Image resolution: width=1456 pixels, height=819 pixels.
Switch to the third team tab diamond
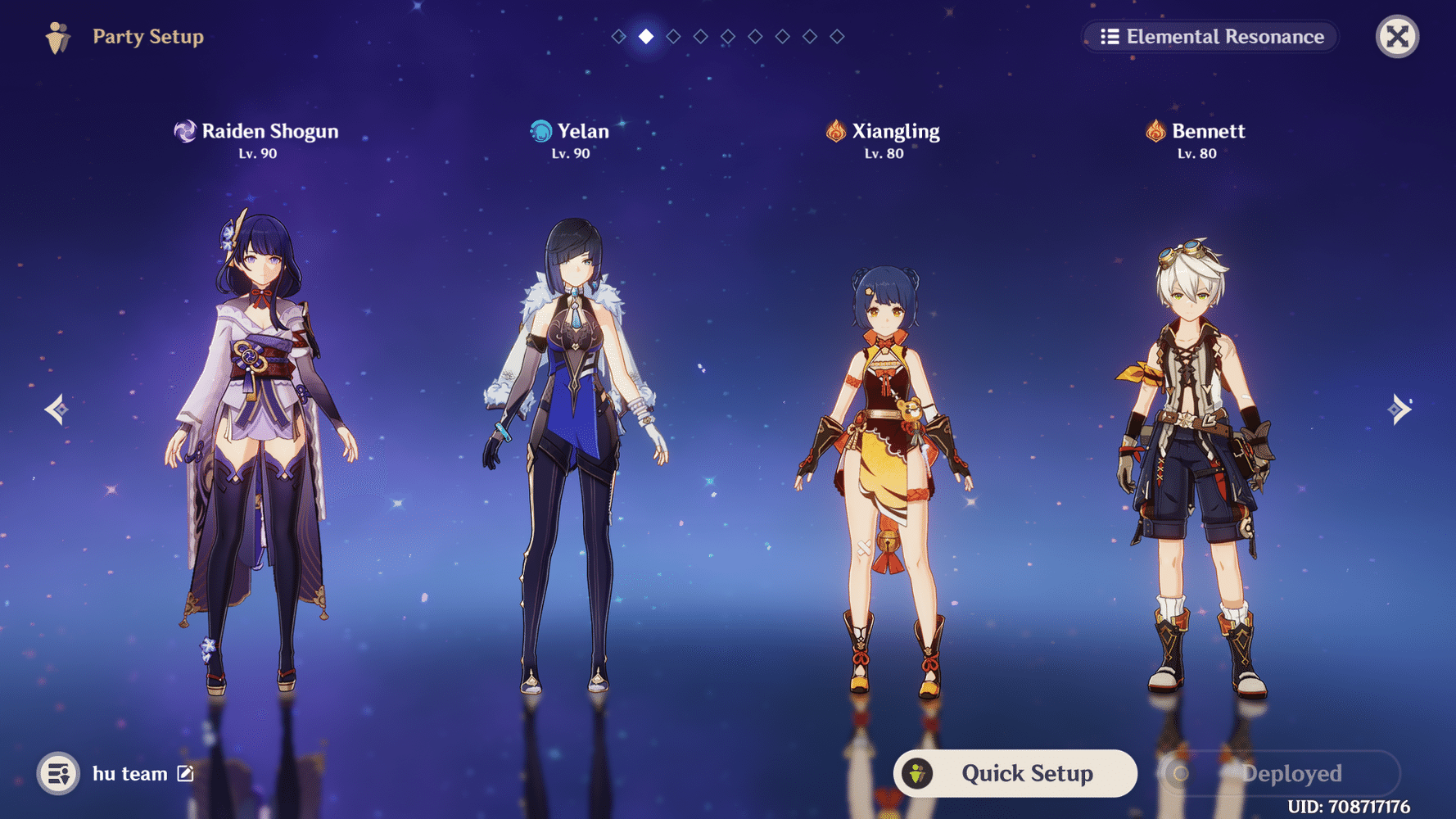click(673, 35)
